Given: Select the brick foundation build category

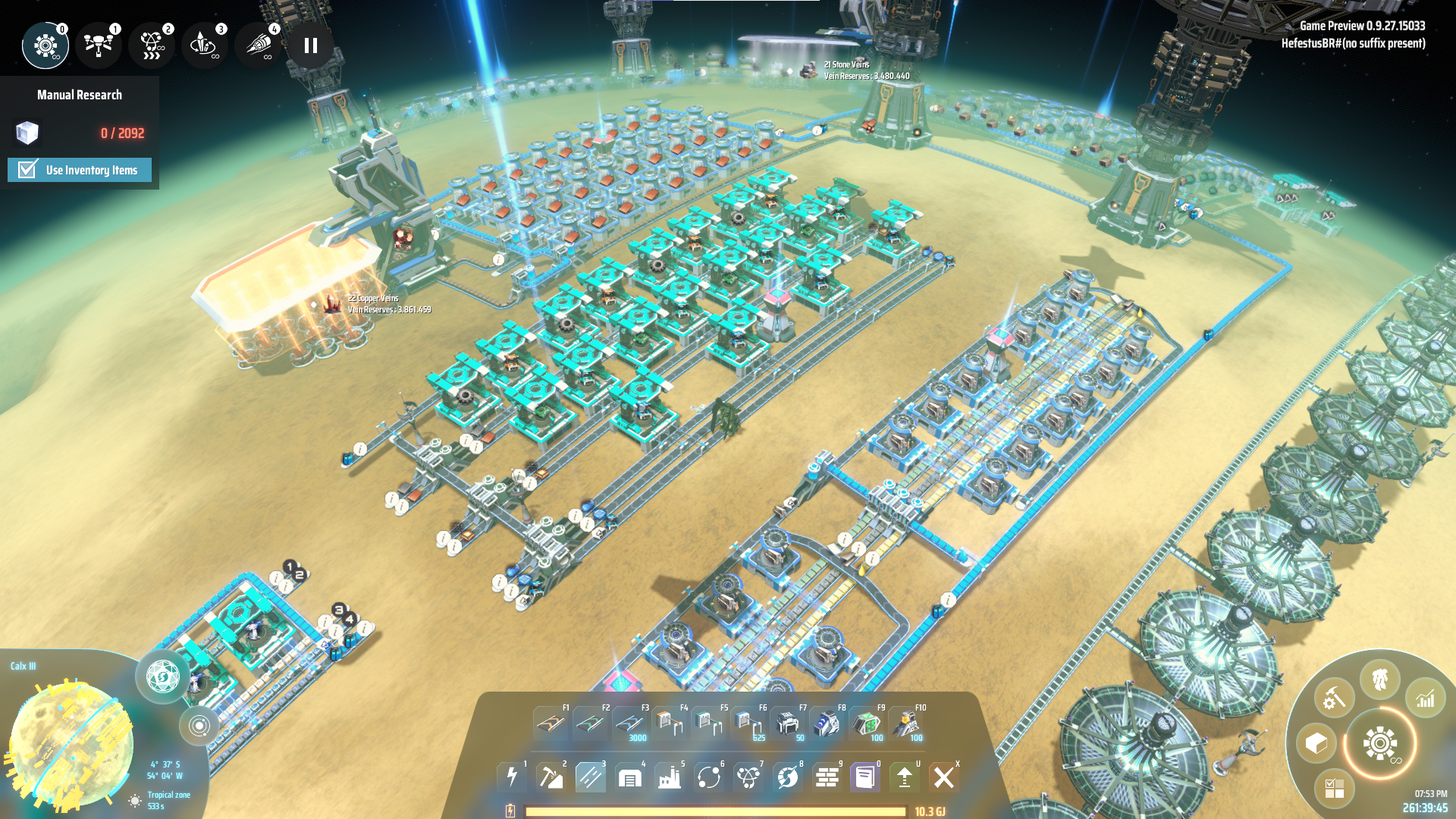Looking at the screenshot, I should 827,777.
